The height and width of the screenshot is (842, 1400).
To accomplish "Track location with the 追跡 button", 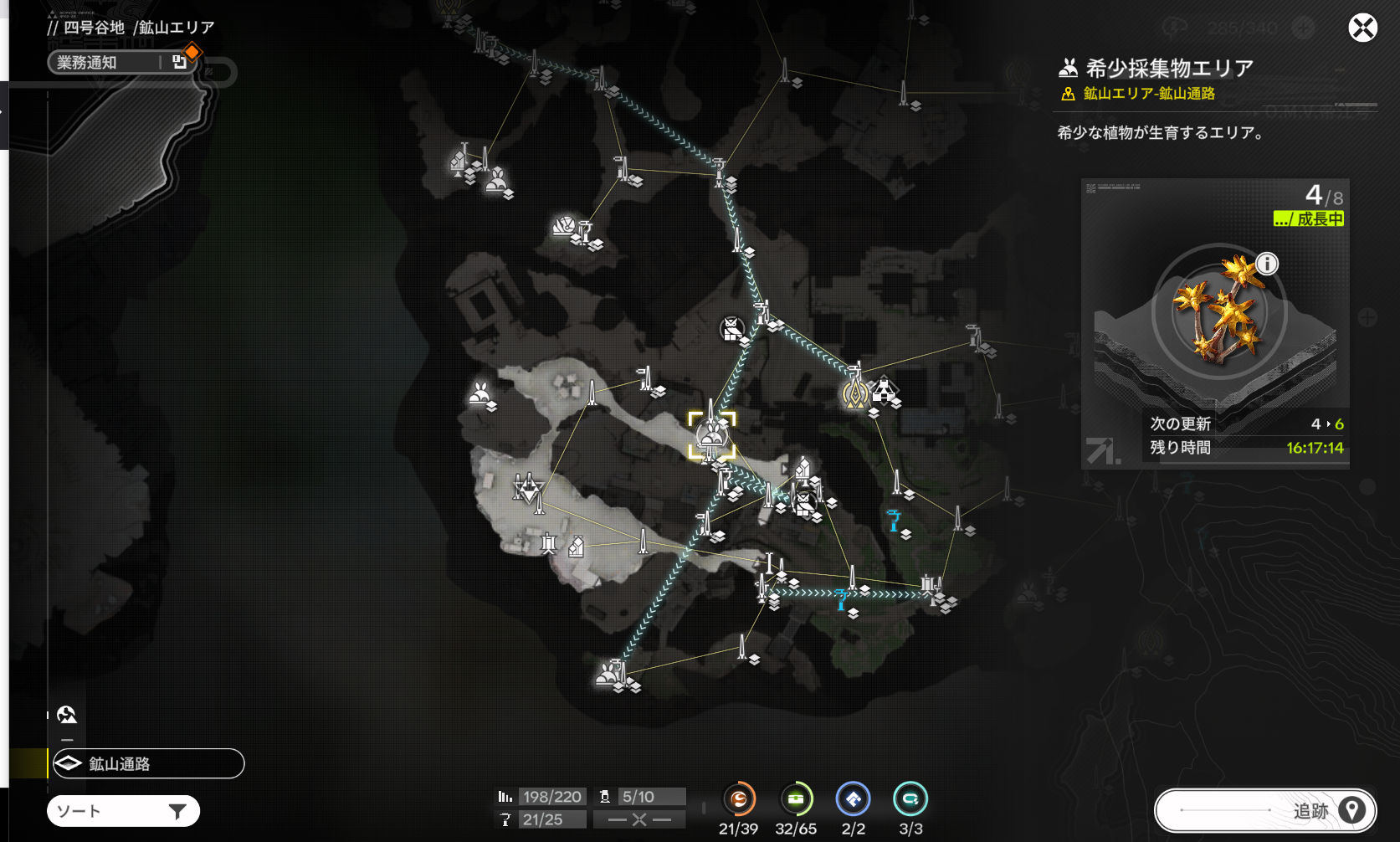I will 1264,810.
